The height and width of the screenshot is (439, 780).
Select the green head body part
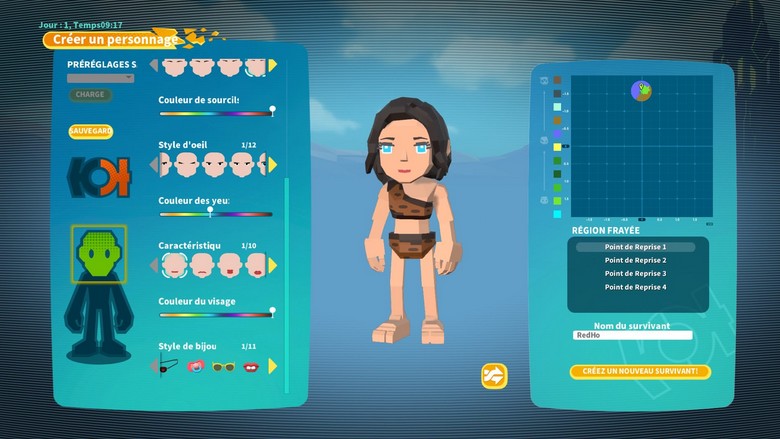(x=98, y=252)
